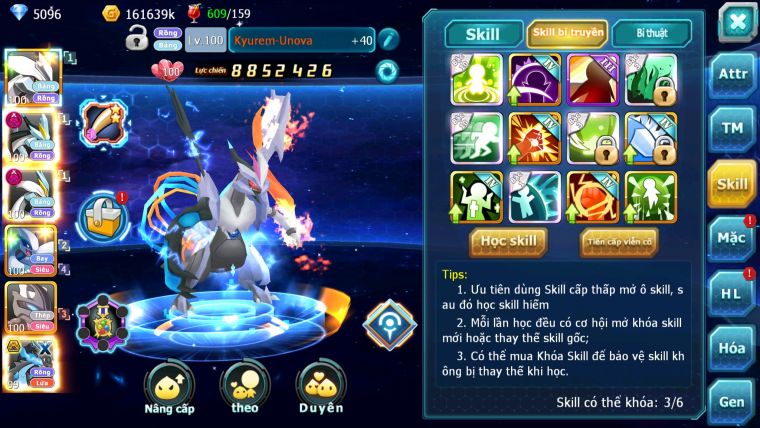Close the skill panel with the X button

coord(736,21)
